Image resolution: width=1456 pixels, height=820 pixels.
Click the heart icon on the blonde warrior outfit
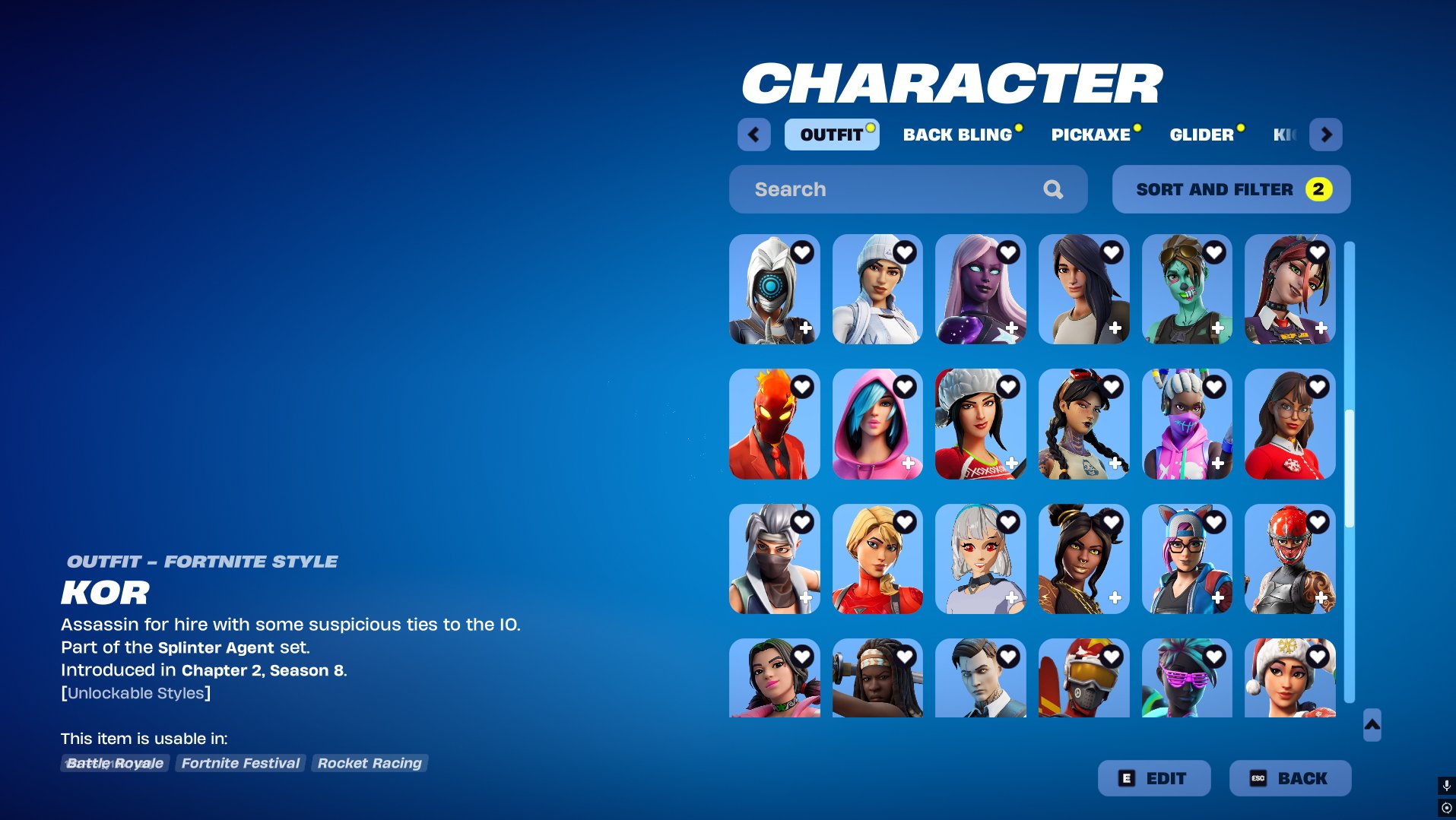click(x=905, y=522)
